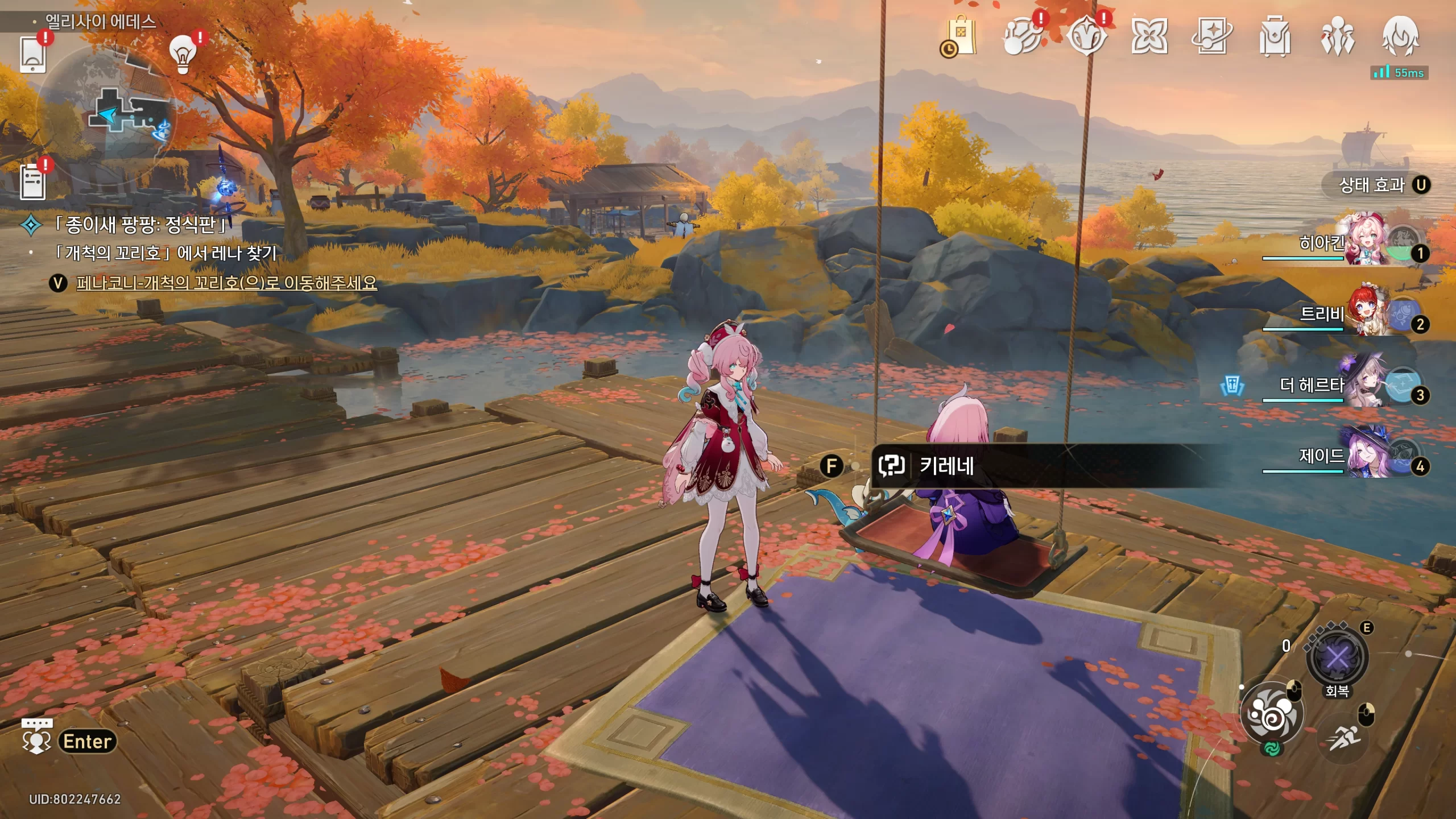Viewport: 1456px width, 819px height.
Task: Select the tracked quest 종이새 팡팡: 정식판
Action: [139, 225]
